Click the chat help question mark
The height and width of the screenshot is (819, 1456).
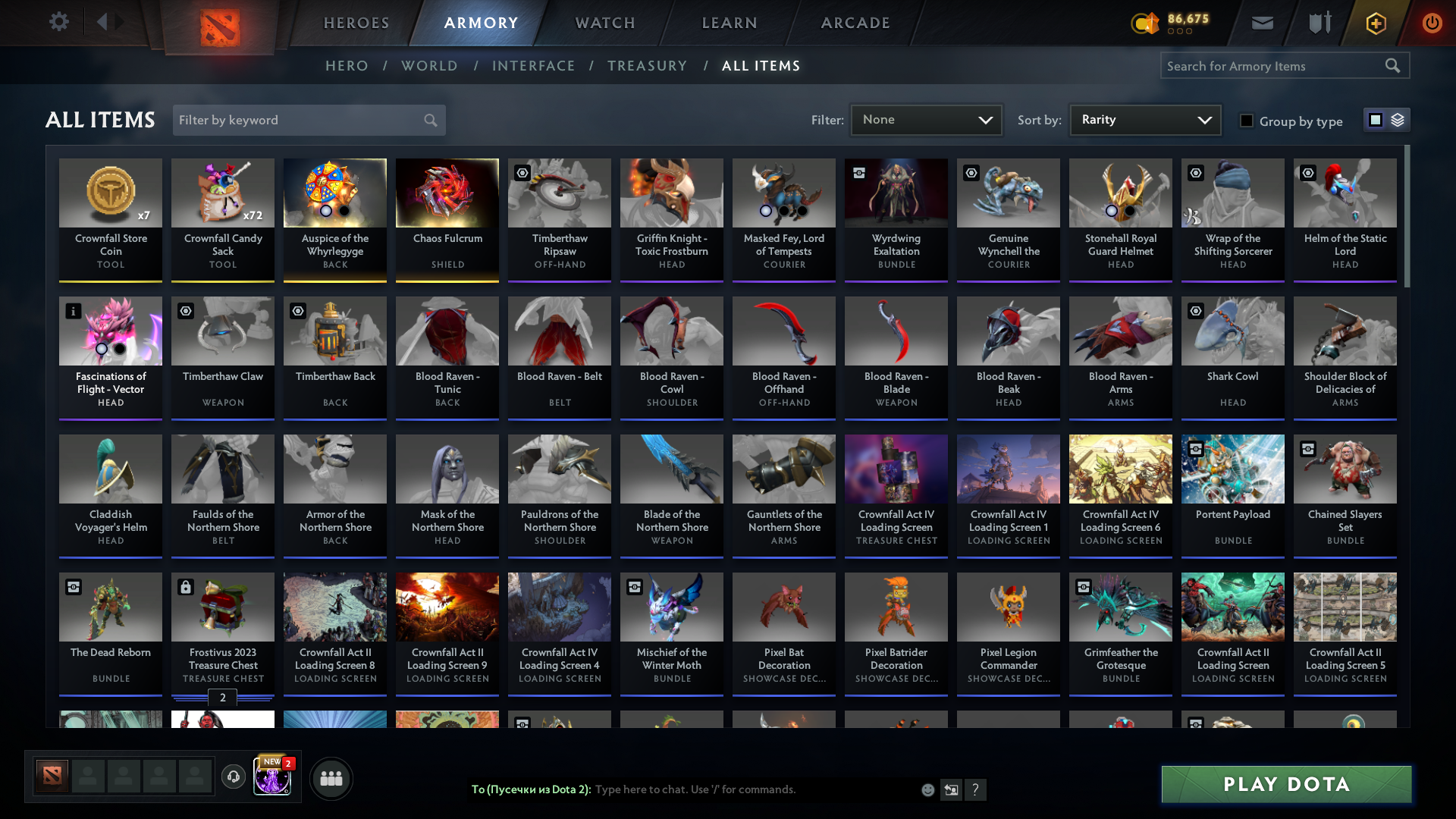pos(977,790)
